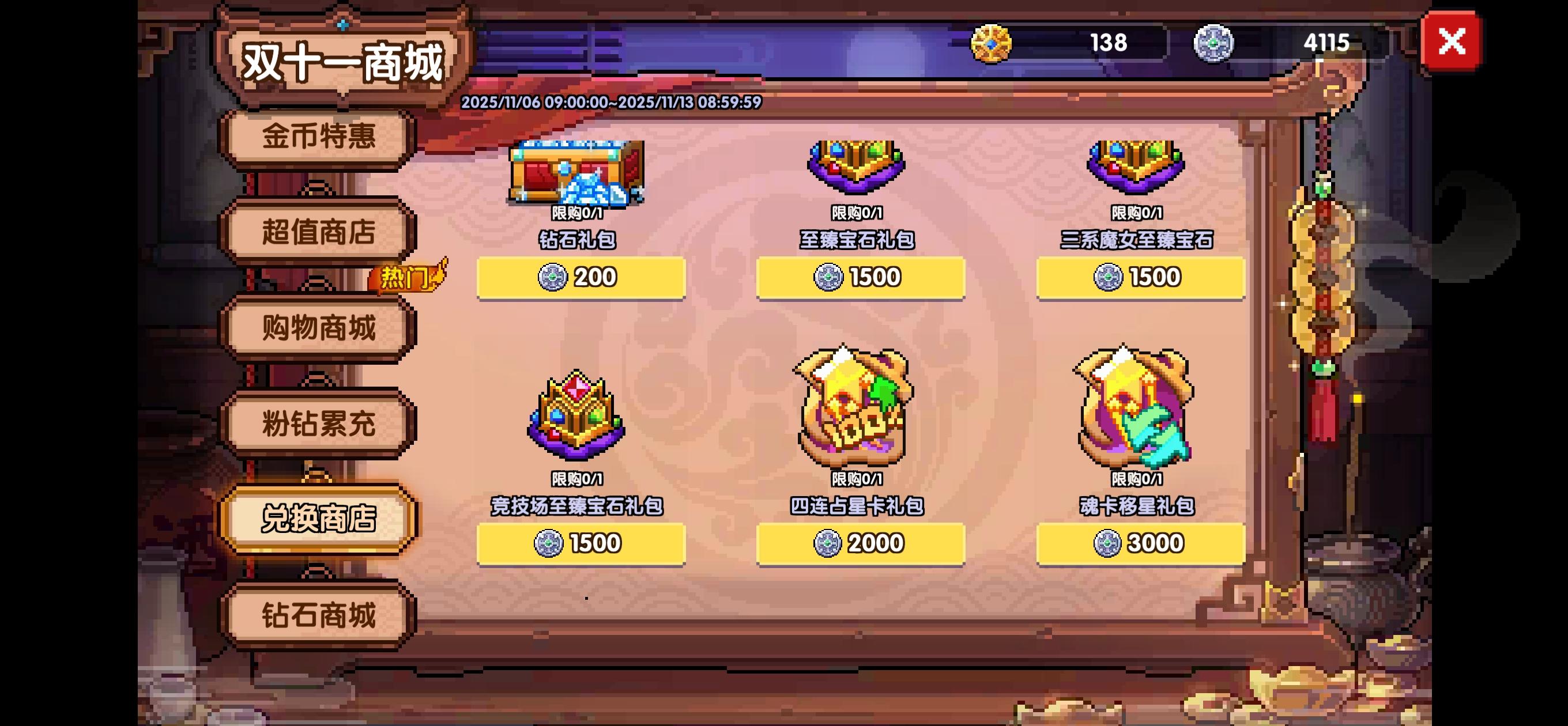This screenshot has width=1568, height=726.
Task: Click the event date range text at the top
Action: [x=609, y=101]
